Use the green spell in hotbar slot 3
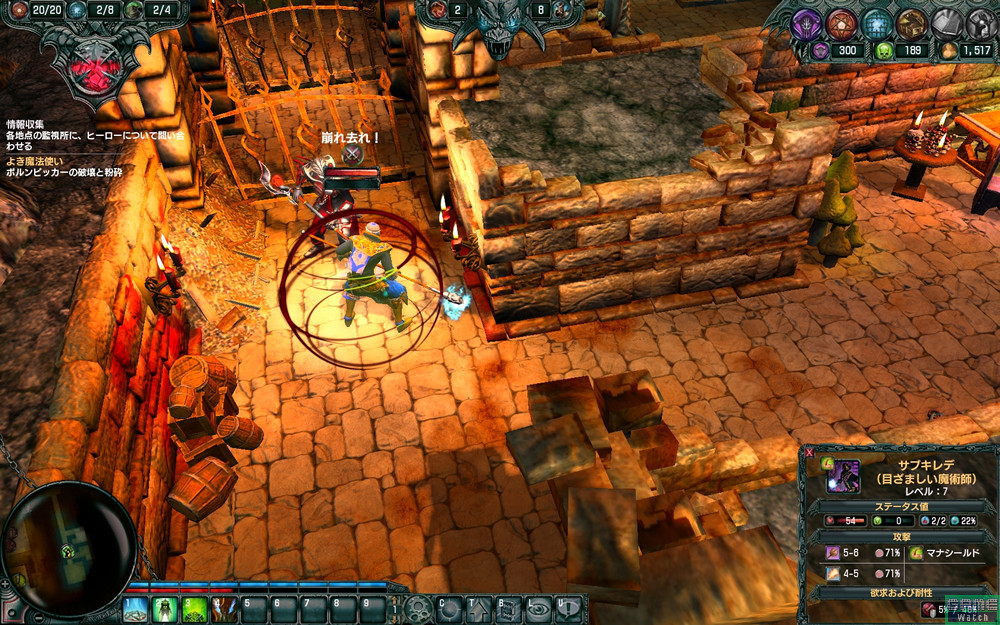Image resolution: width=1000 pixels, height=625 pixels. pyautogui.click(x=195, y=609)
